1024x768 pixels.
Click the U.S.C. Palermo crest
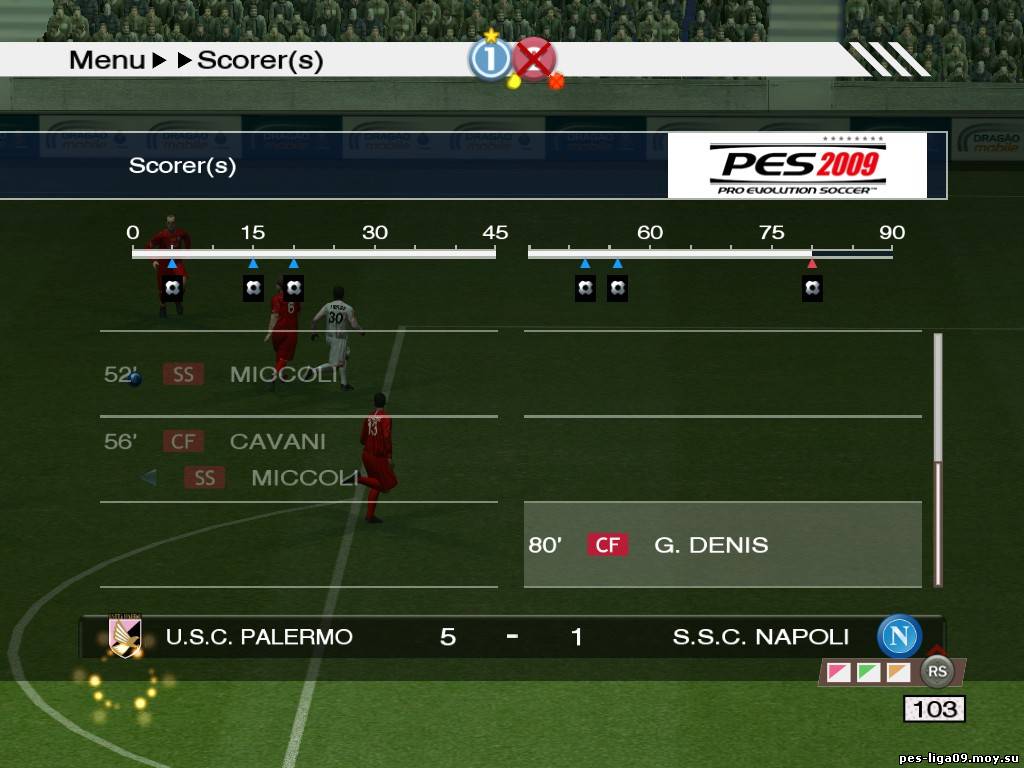[126, 636]
